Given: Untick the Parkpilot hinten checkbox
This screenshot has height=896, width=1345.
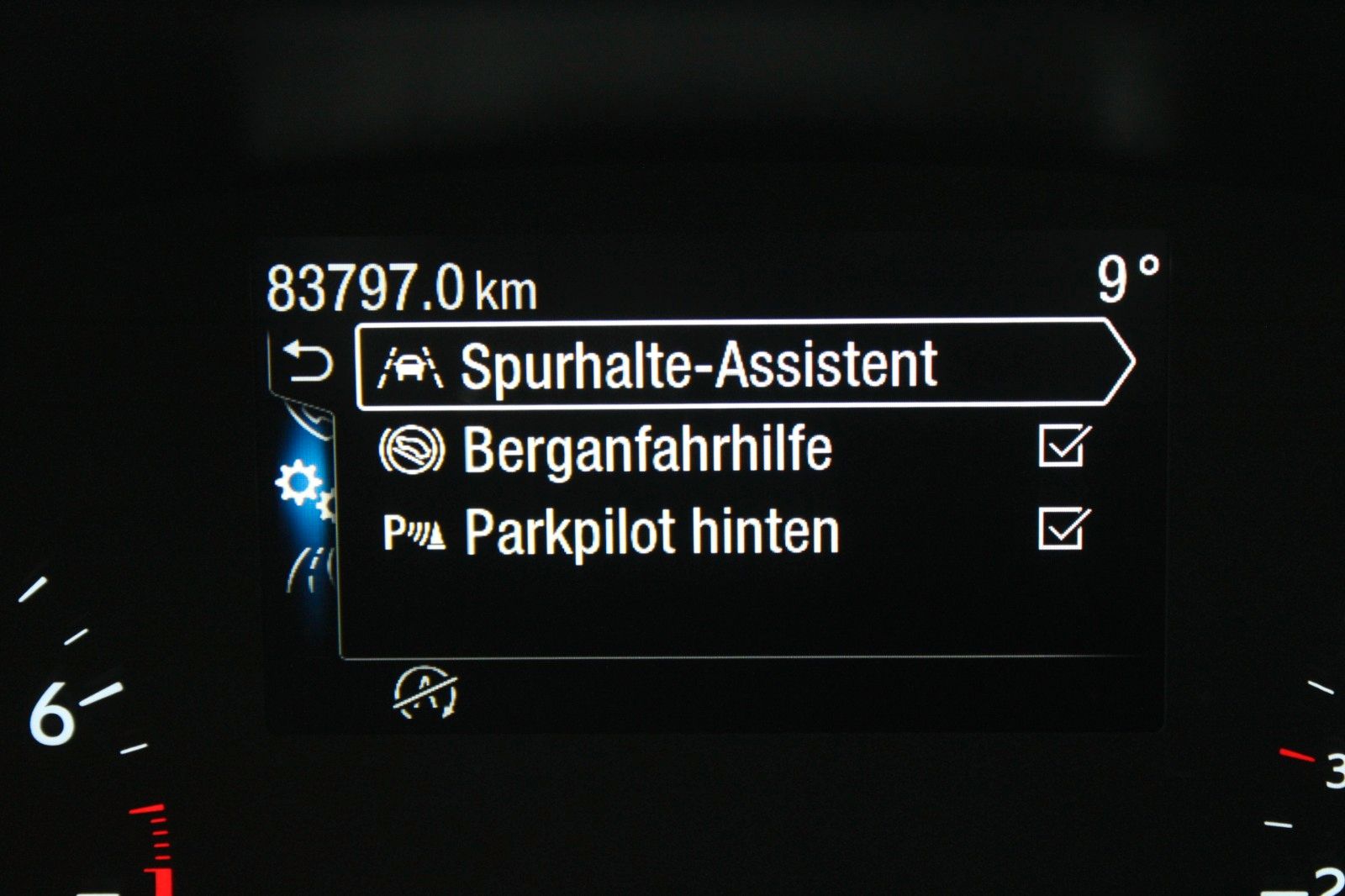Looking at the screenshot, I should tap(1063, 530).
